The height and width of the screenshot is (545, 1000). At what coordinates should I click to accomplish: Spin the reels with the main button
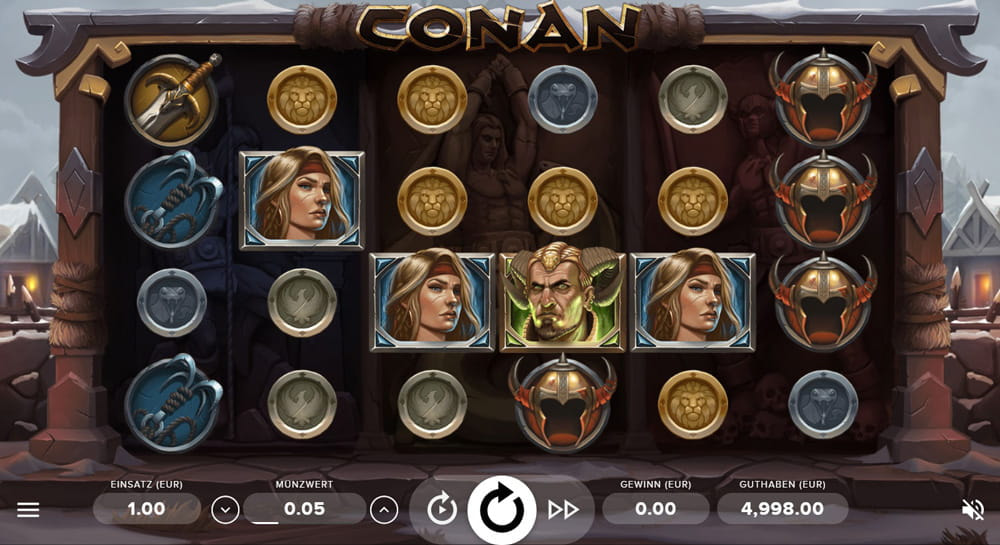[x=502, y=510]
